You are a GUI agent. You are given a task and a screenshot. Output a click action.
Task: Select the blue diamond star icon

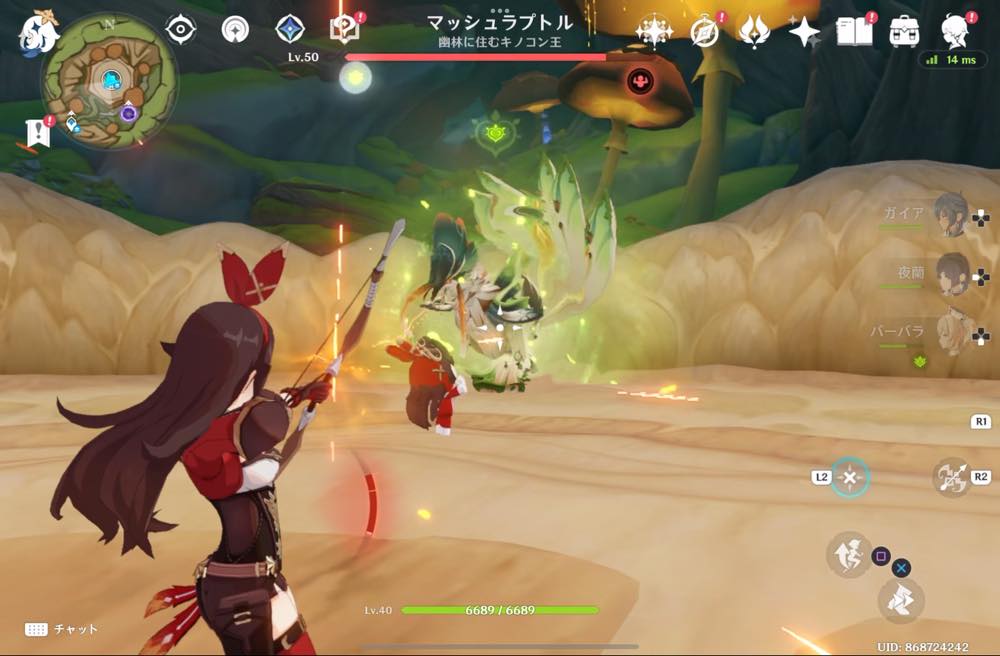290,29
